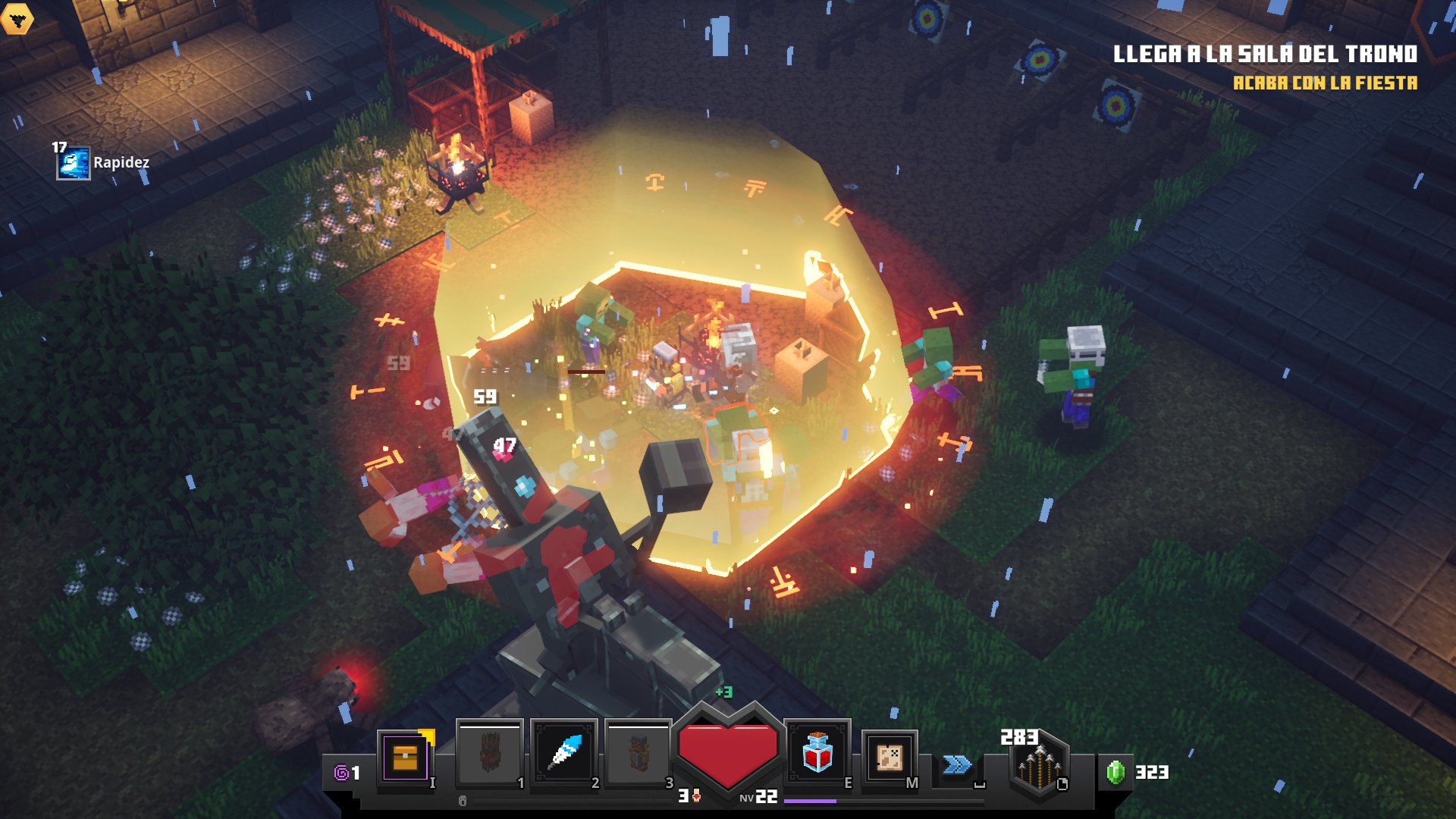This screenshot has height=819, width=1456.
Task: Open the map scroll
Action: [890, 758]
